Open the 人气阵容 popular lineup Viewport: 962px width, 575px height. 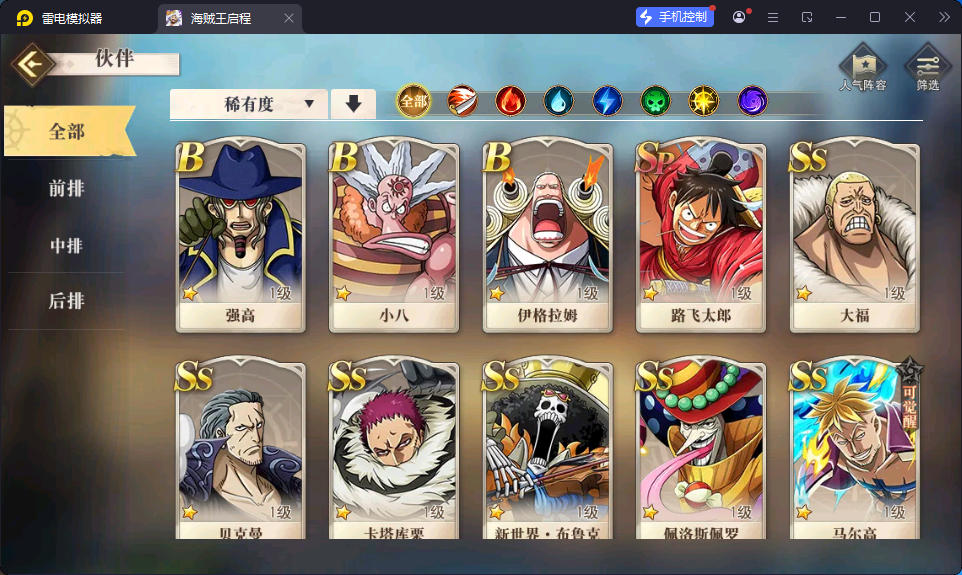point(862,69)
